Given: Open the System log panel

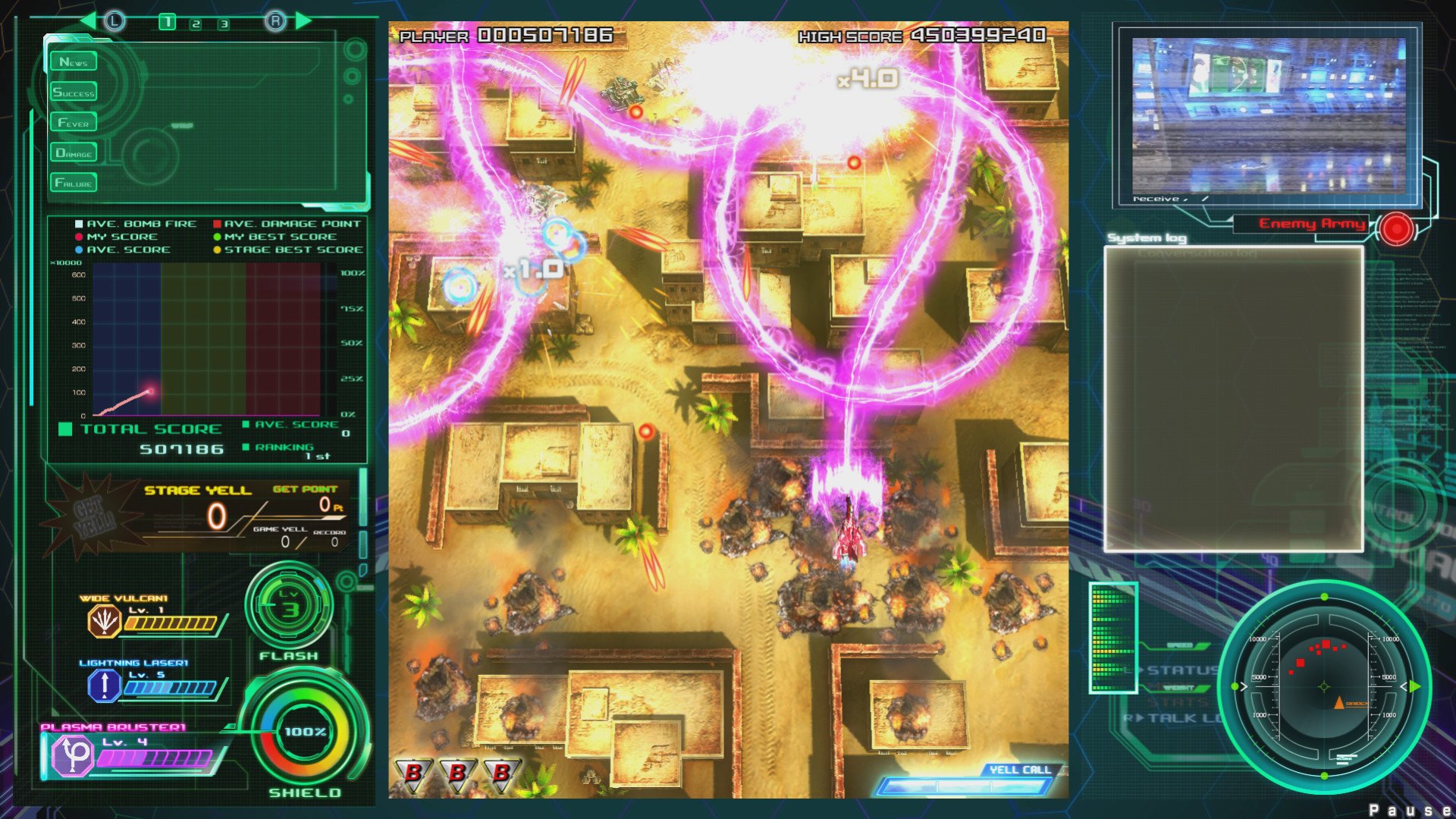Looking at the screenshot, I should pos(1233,398).
